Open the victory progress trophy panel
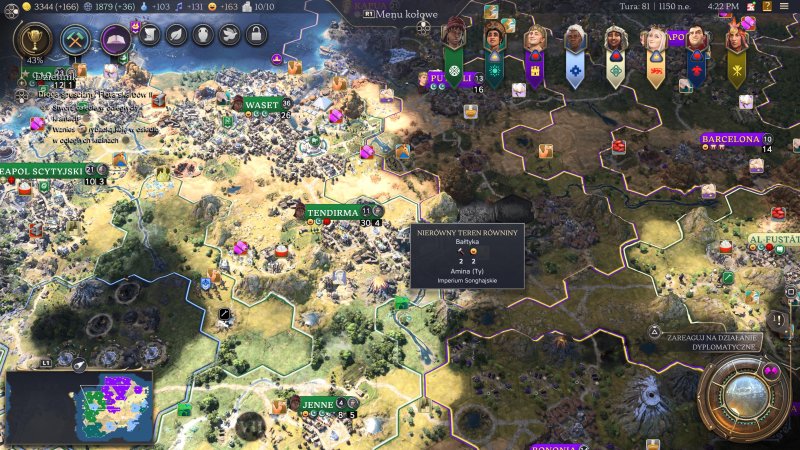Viewport: 800px width, 450px height. click(x=35, y=39)
